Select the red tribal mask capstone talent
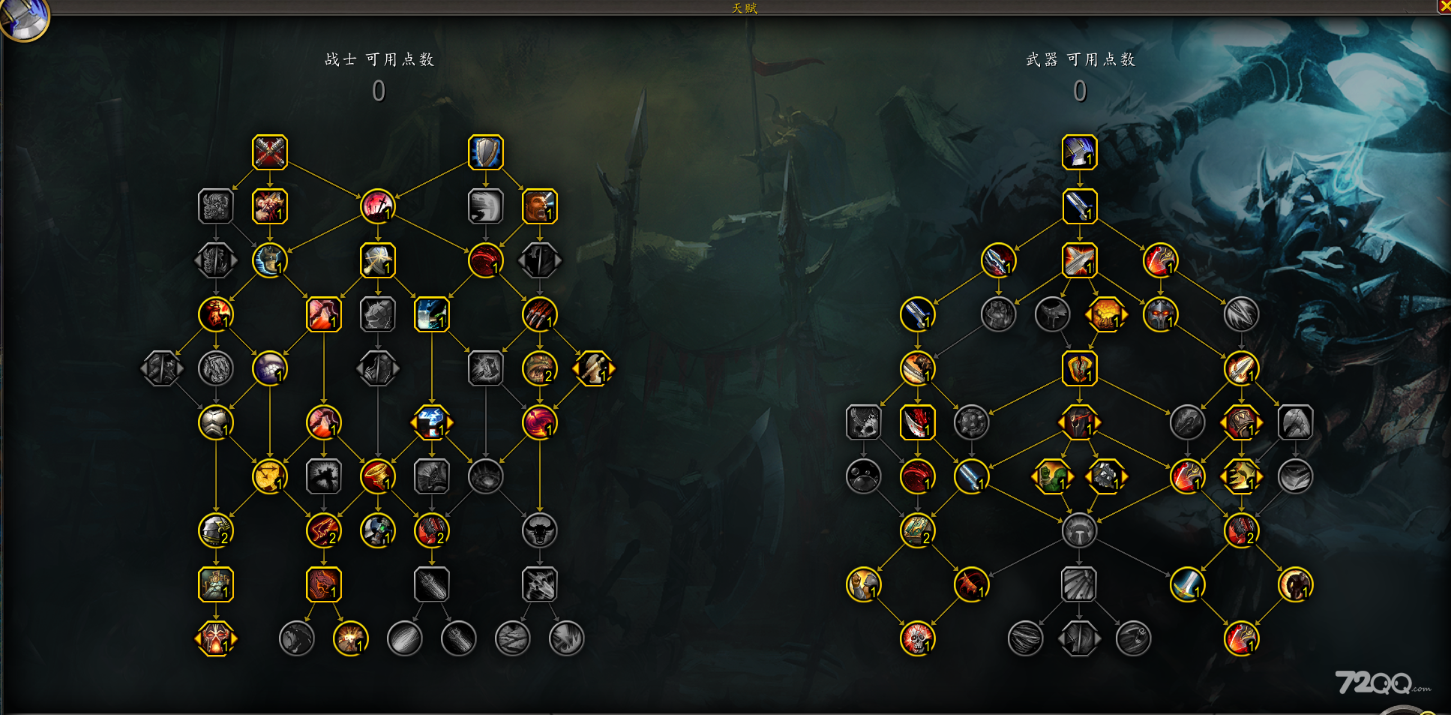1451x715 pixels. point(216,639)
